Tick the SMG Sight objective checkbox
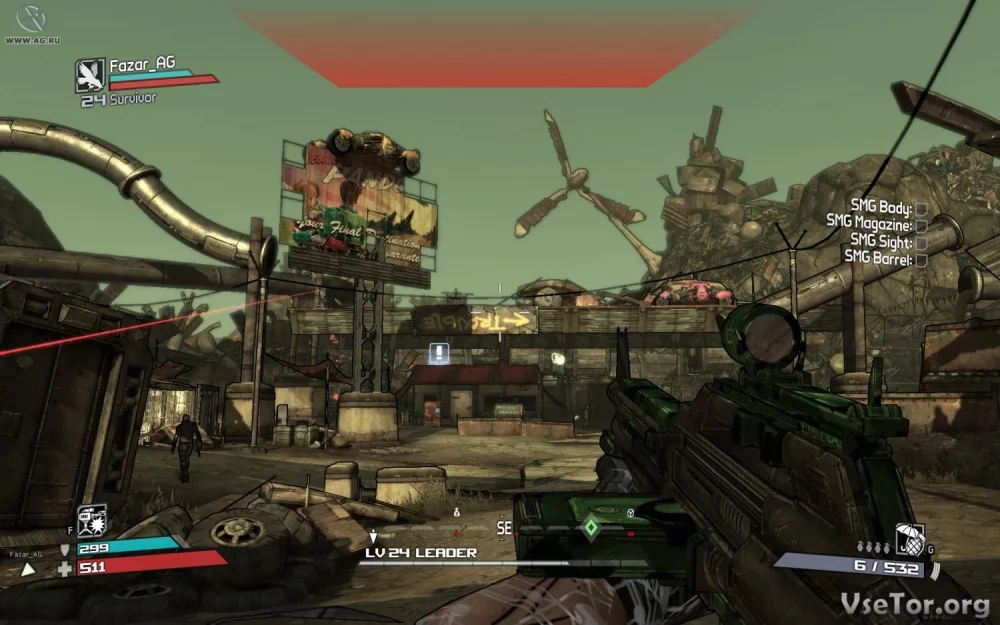The image size is (1000, 625). [921, 243]
